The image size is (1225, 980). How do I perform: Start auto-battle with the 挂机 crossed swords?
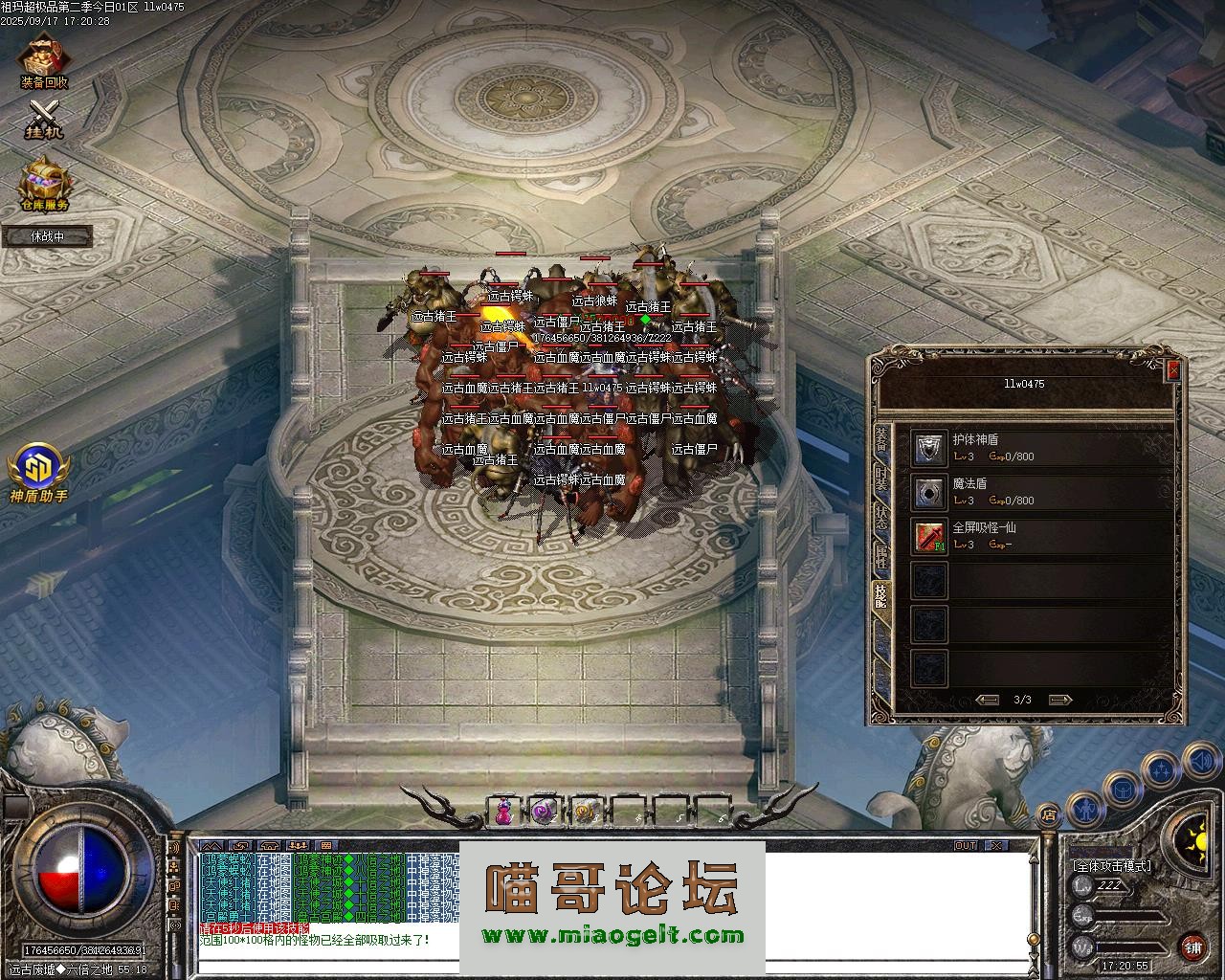pyautogui.click(x=44, y=118)
